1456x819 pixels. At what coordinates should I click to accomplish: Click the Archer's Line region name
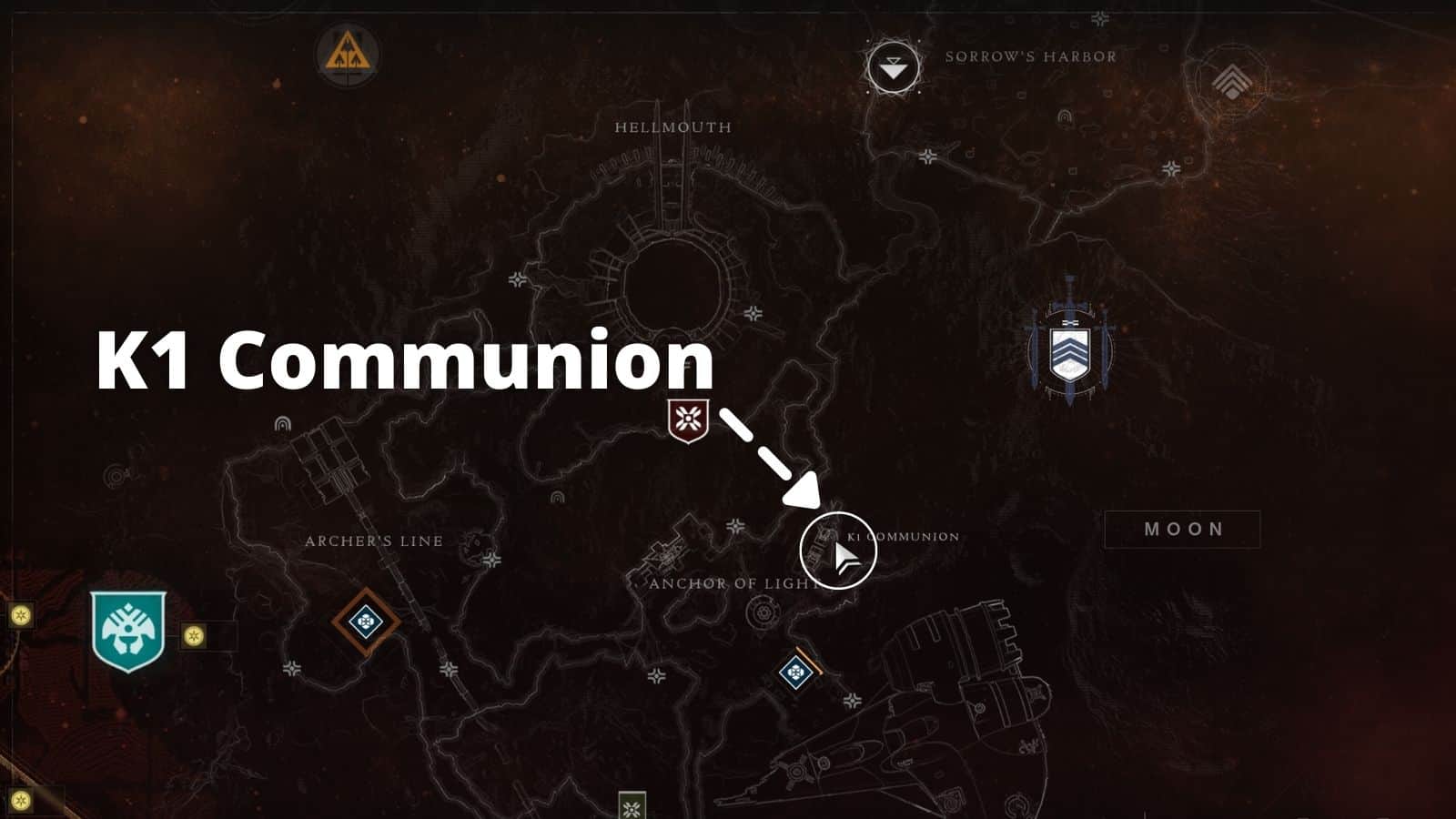click(373, 541)
